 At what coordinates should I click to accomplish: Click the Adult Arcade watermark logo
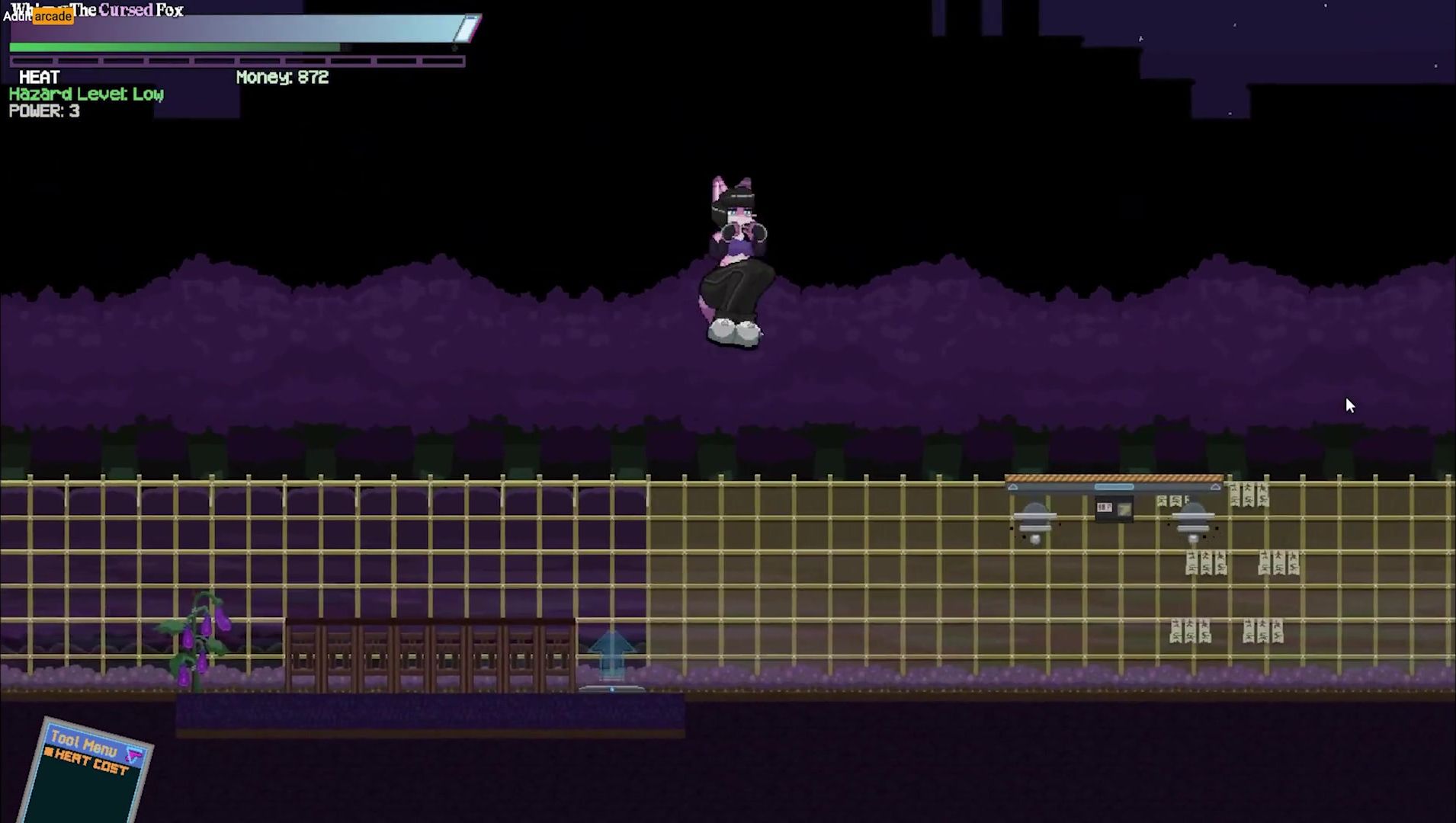39,16
